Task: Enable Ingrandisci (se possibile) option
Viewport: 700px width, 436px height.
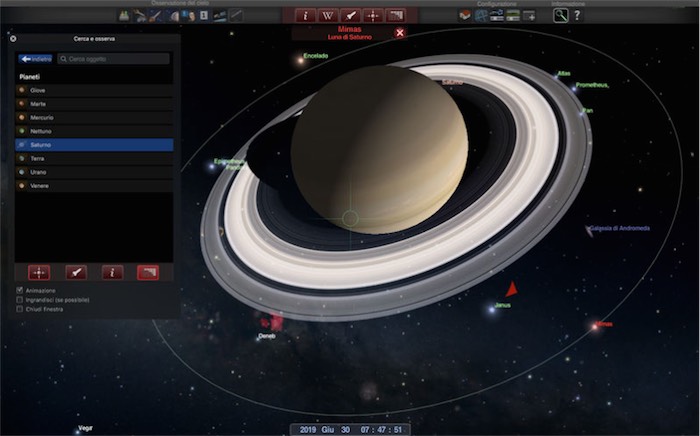Action: point(20,300)
